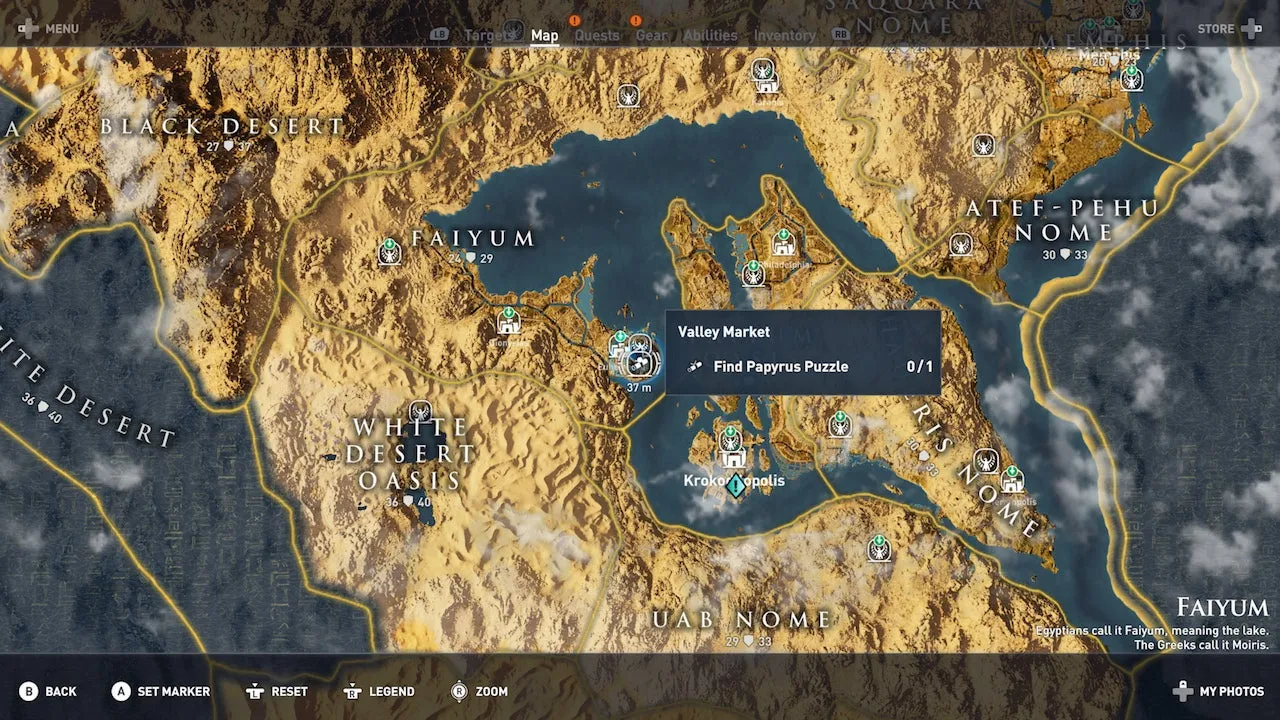Select the Map tab
The height and width of the screenshot is (720, 1280).
coord(544,36)
